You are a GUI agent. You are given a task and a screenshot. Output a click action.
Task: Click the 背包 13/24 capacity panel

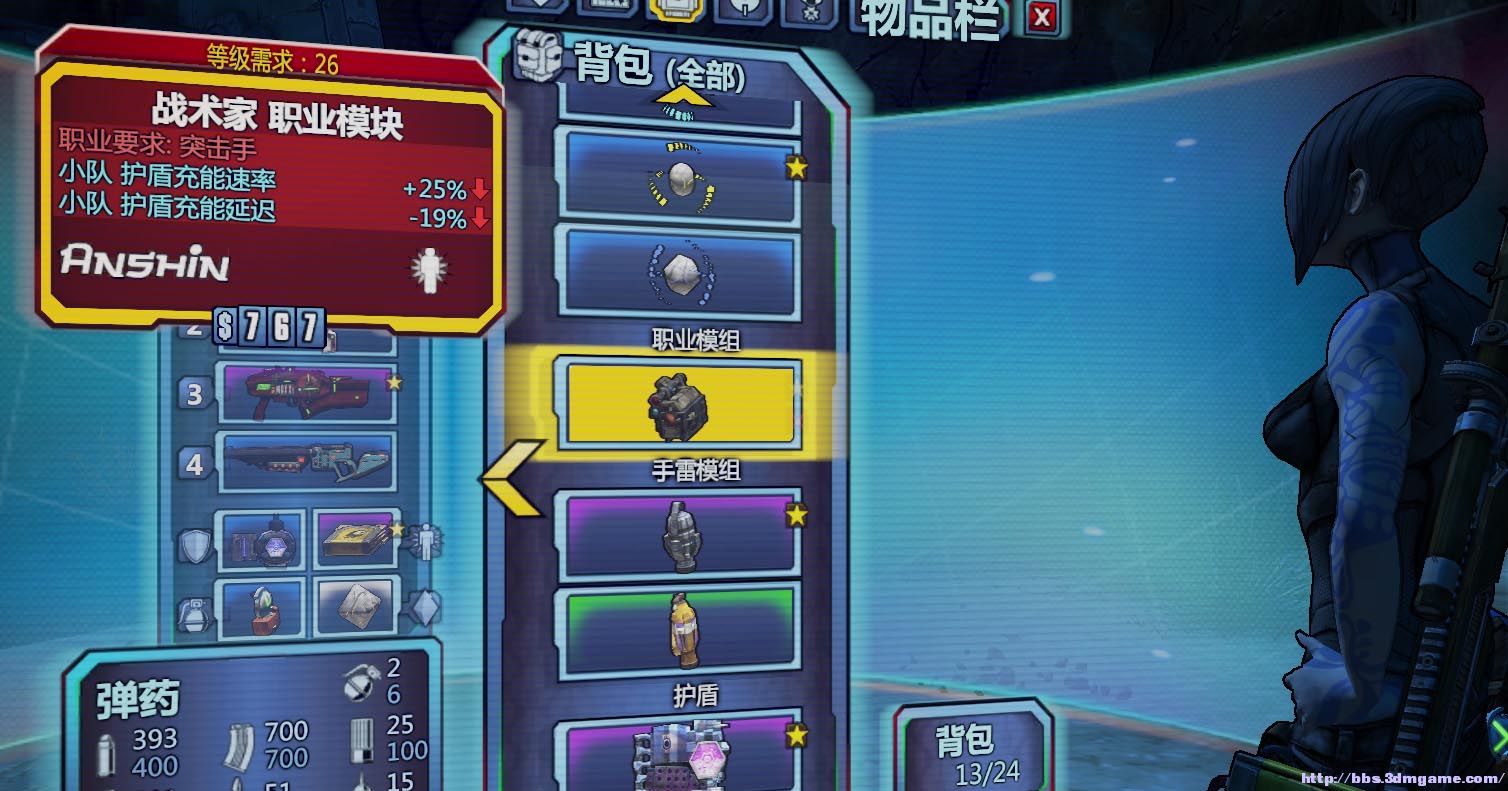(975, 750)
